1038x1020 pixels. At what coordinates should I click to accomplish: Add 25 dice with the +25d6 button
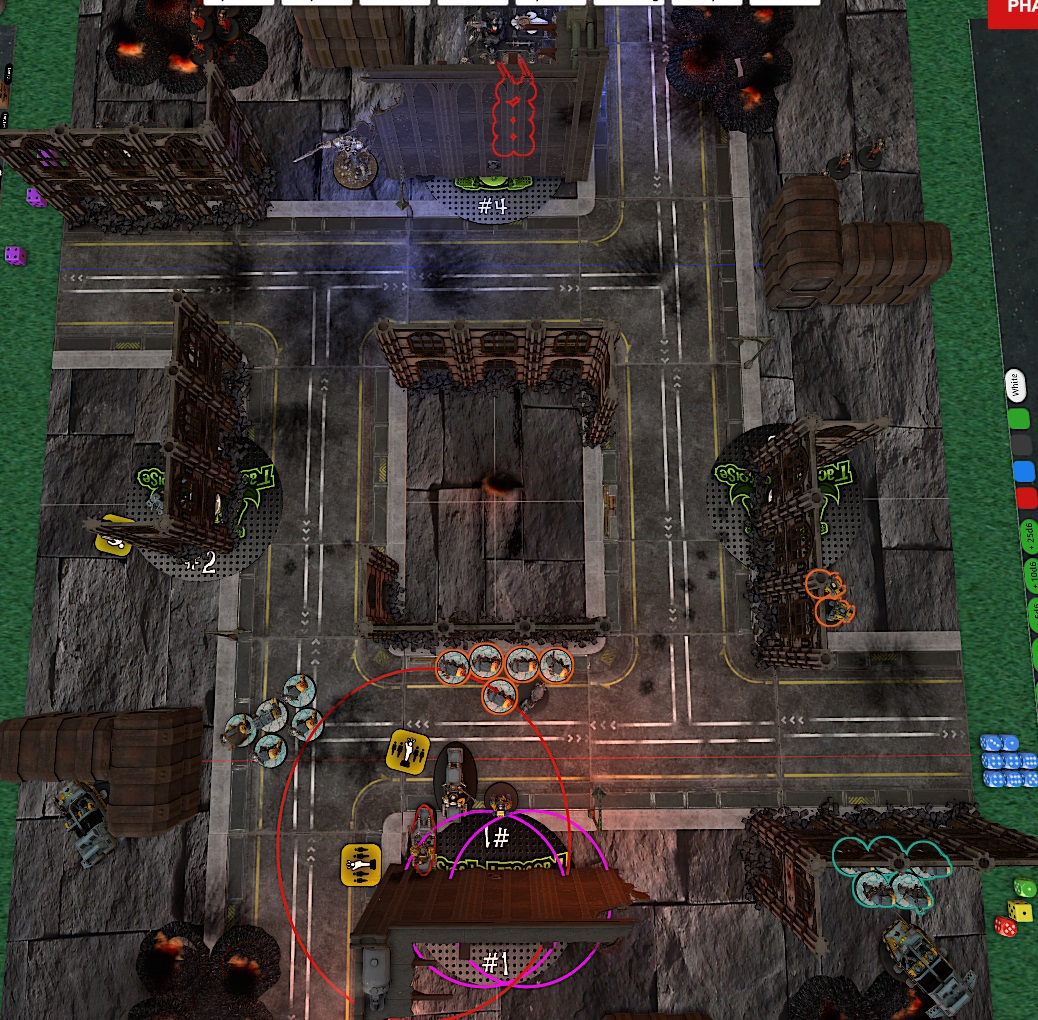1029,537
